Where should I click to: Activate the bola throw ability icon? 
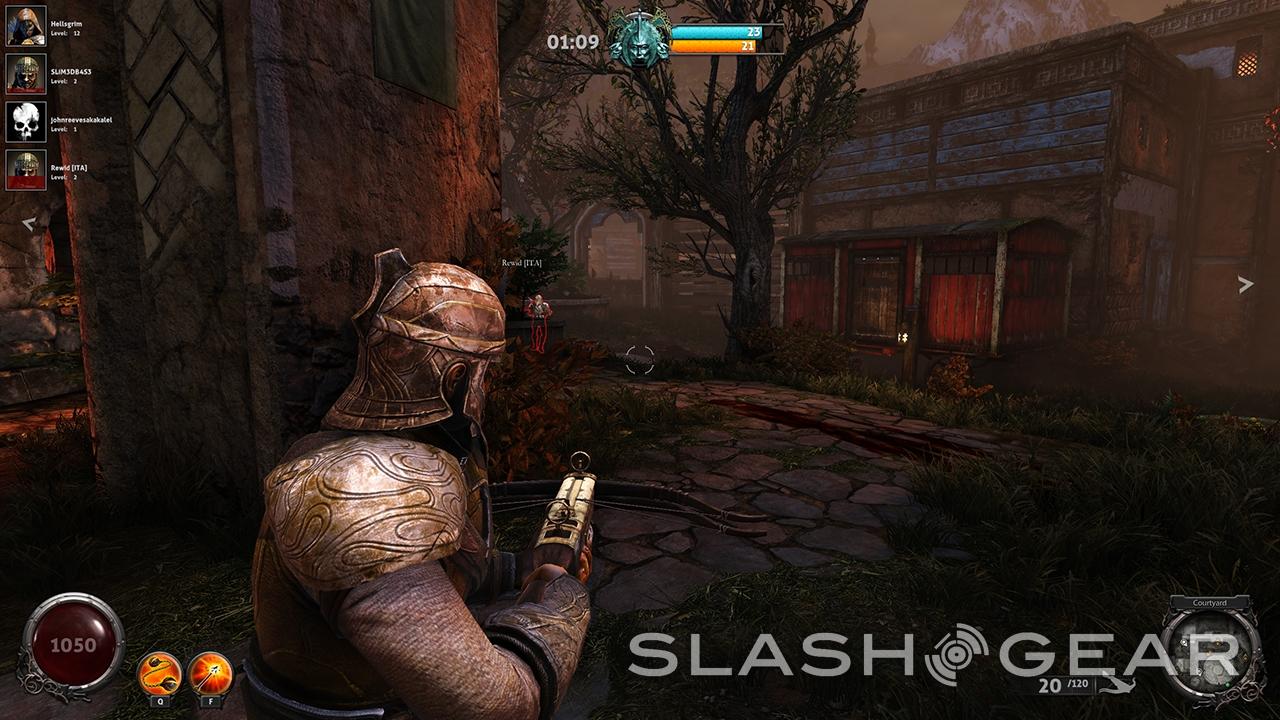[x=159, y=672]
